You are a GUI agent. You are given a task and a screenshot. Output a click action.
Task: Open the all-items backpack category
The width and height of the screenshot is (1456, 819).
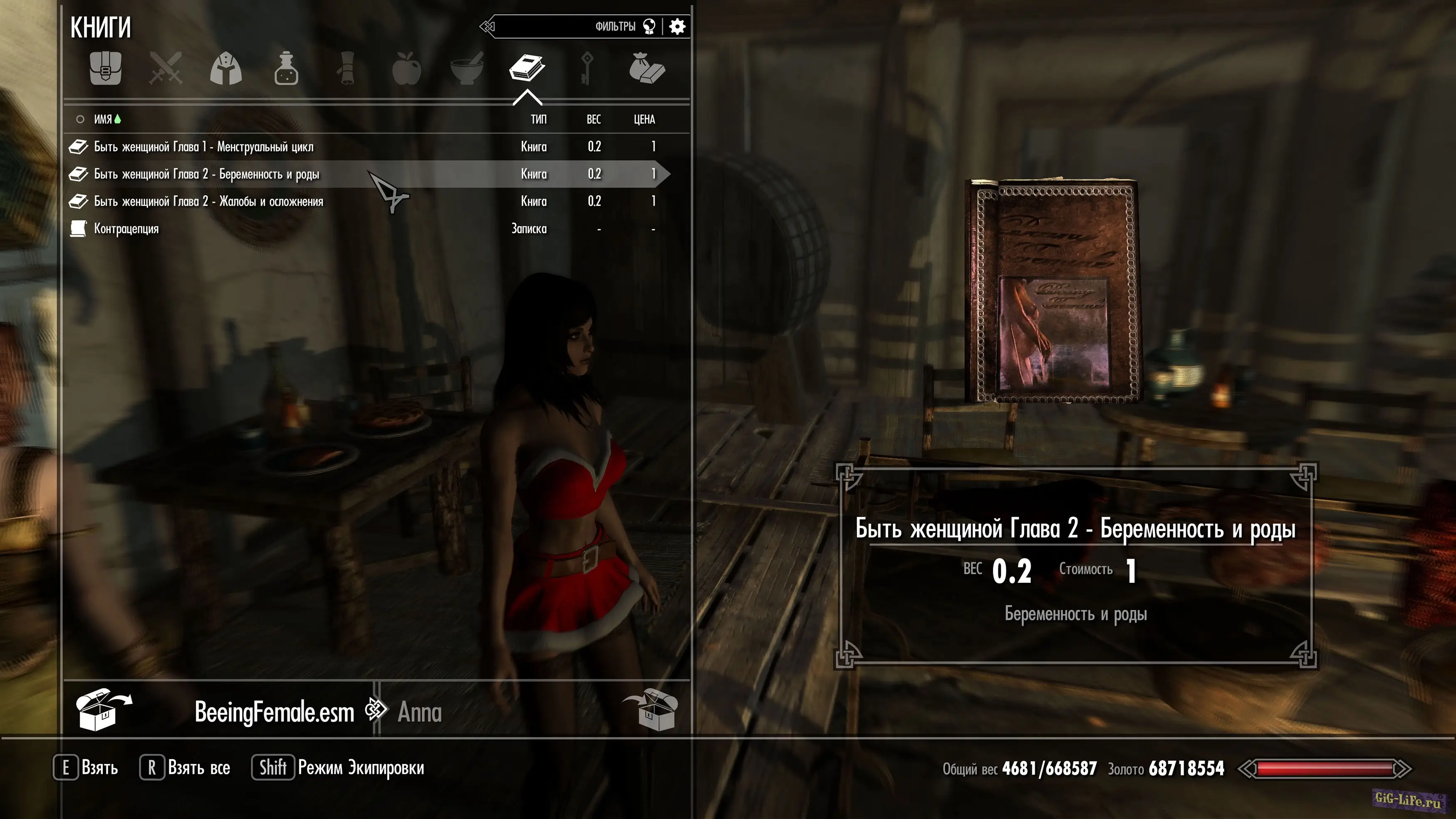106,69
